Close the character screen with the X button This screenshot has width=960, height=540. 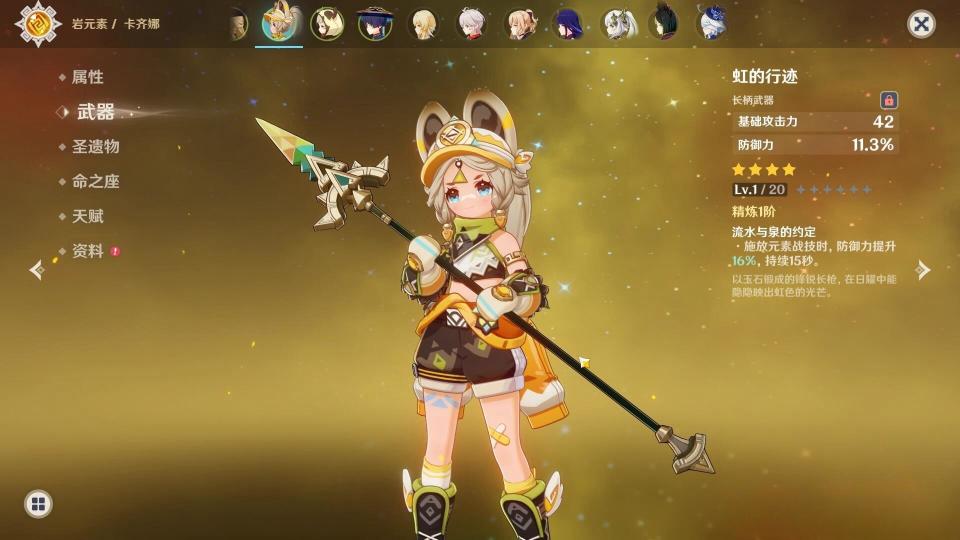click(921, 24)
